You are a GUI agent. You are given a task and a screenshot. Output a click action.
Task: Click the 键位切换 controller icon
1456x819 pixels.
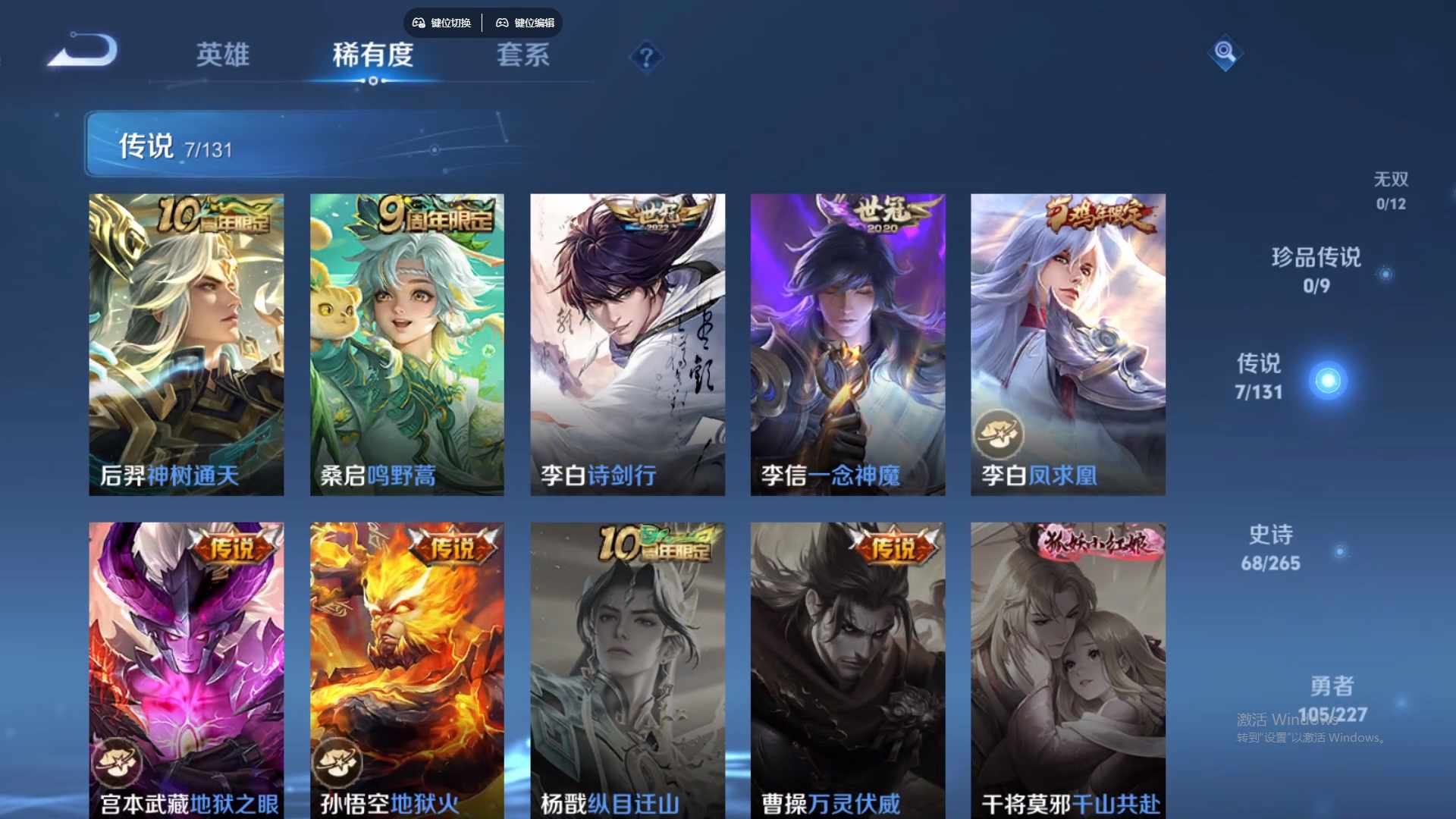tap(418, 23)
